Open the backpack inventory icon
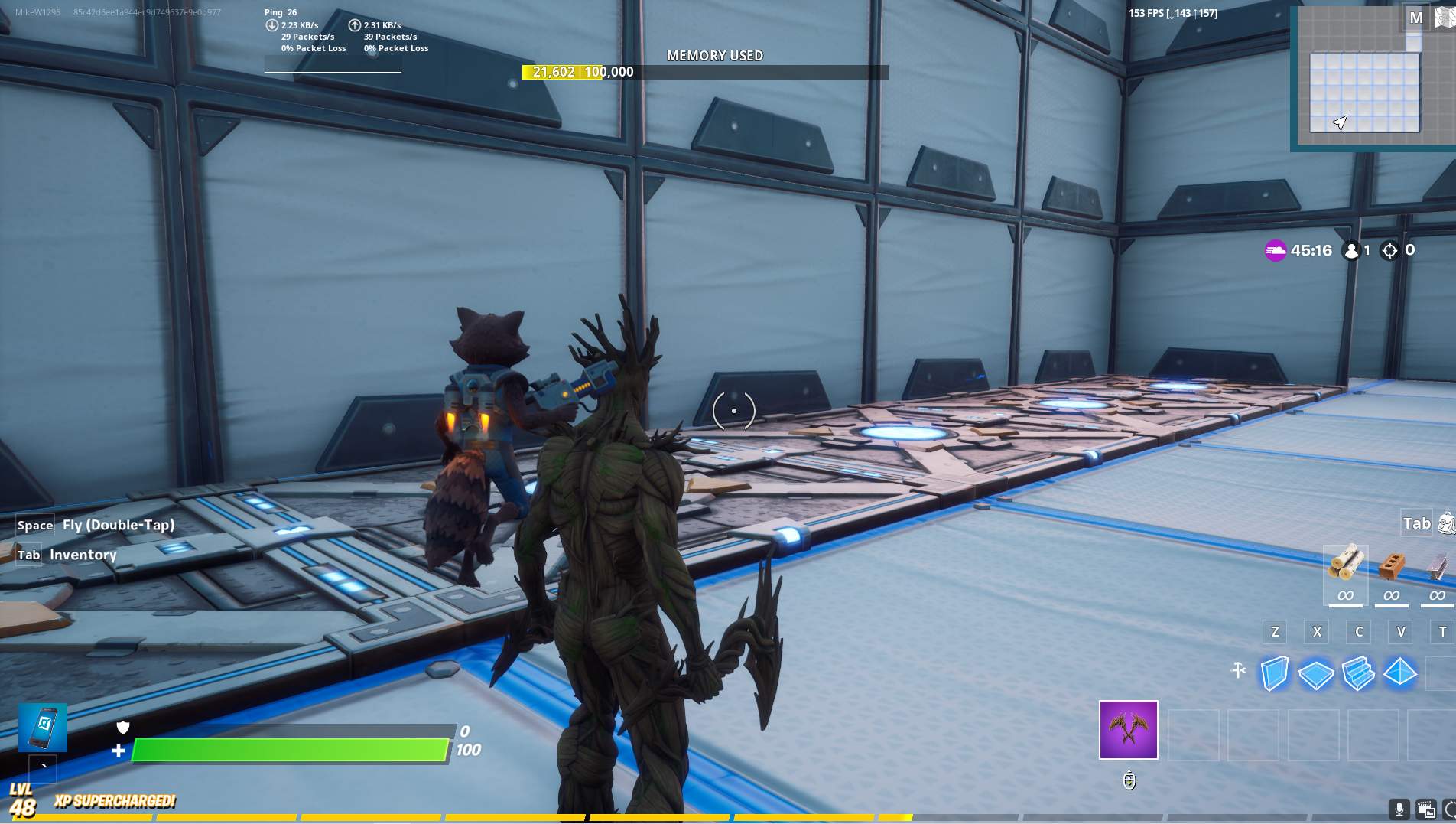The width and height of the screenshot is (1456, 824). pyautogui.click(x=1446, y=523)
